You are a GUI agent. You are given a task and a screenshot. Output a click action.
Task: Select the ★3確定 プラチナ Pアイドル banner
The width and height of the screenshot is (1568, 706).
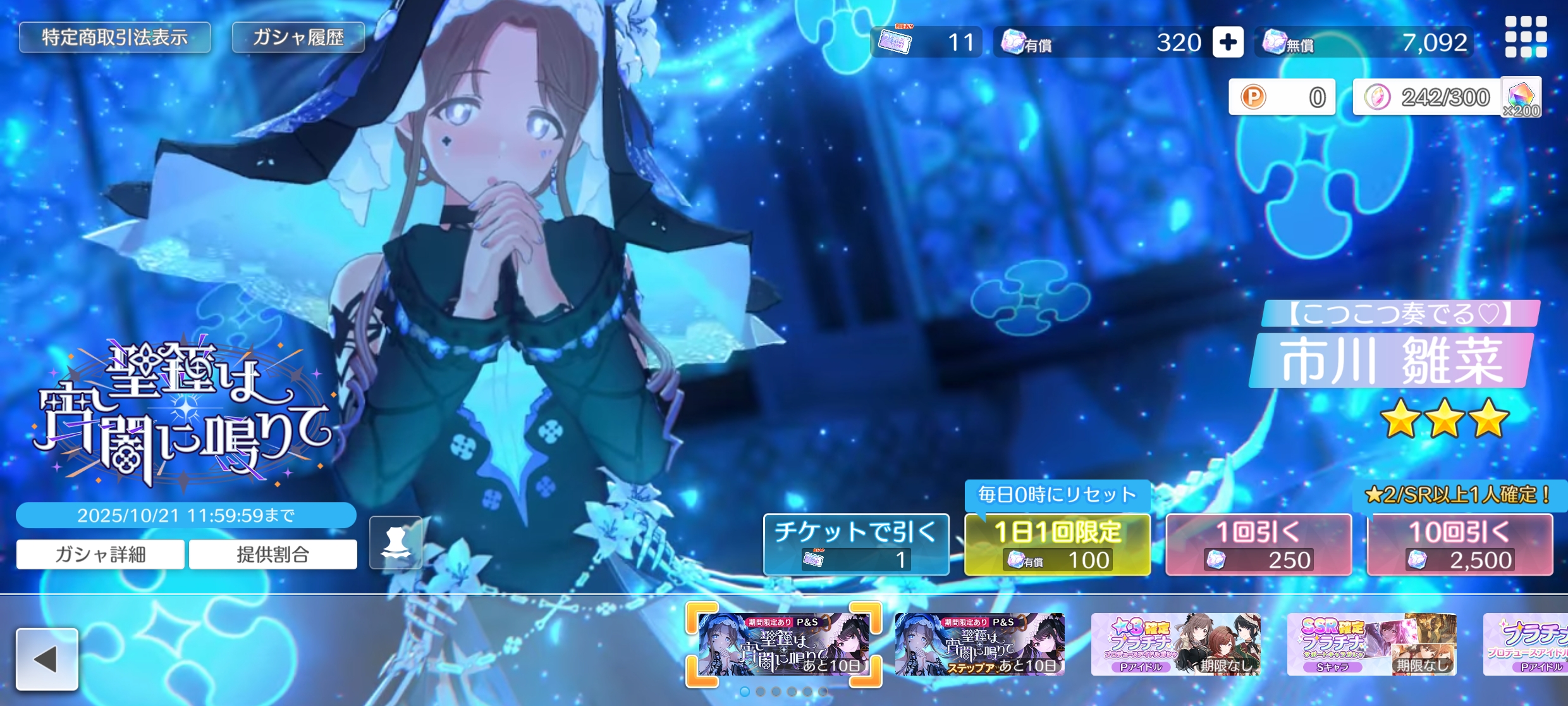click(1175, 644)
